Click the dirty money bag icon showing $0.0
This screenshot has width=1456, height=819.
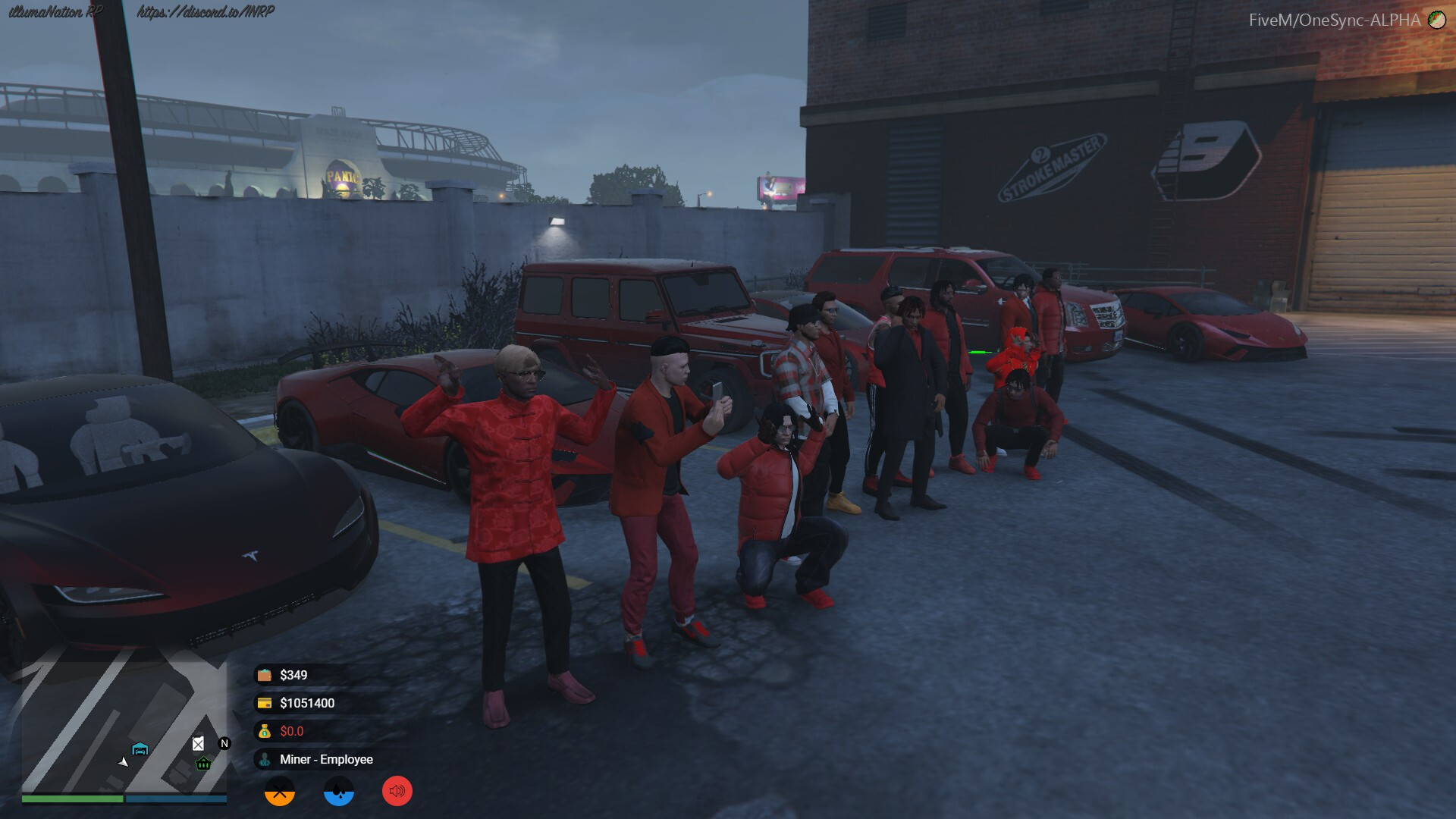click(263, 731)
